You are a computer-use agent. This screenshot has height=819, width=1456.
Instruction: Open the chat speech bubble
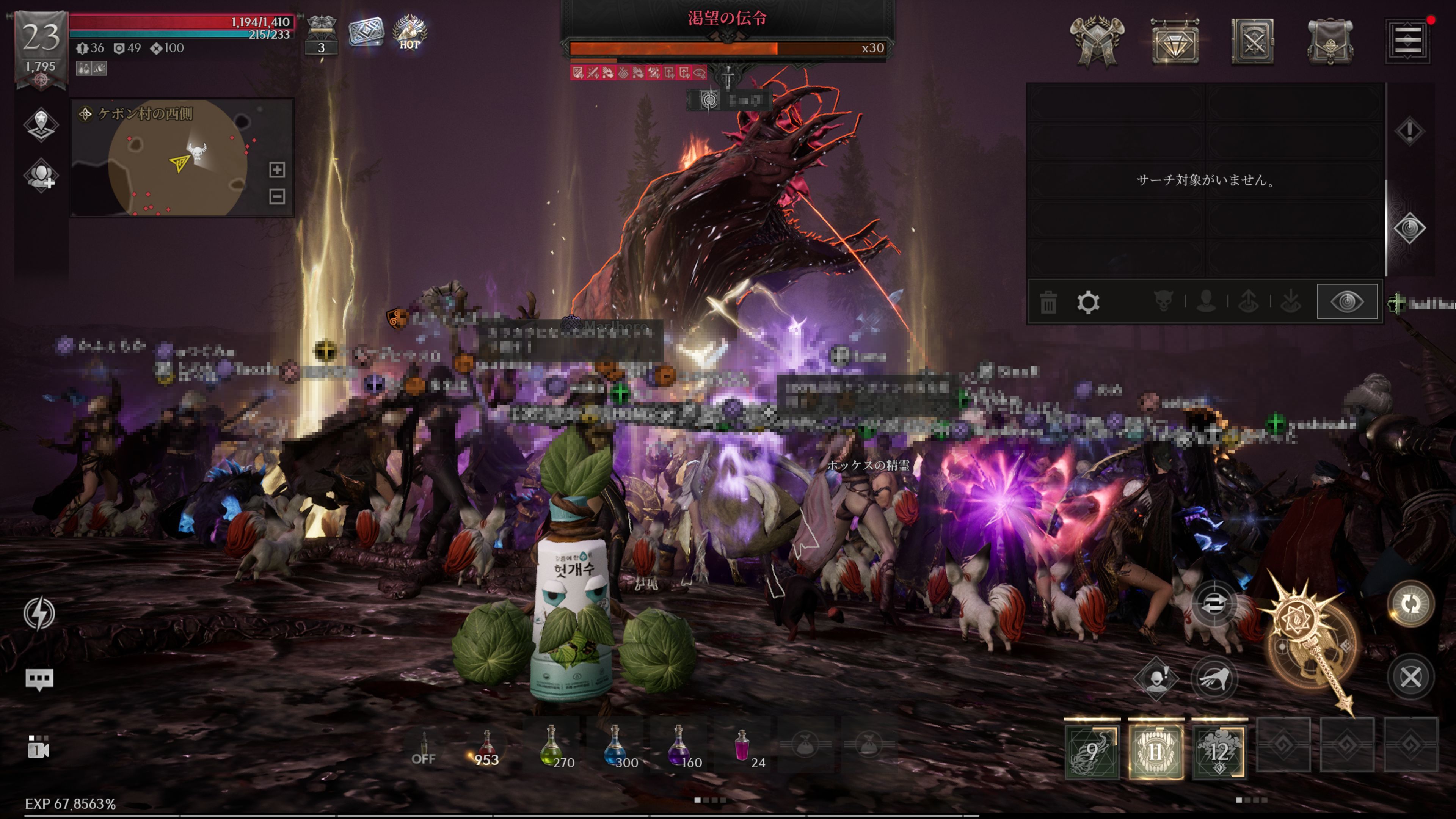(x=39, y=679)
